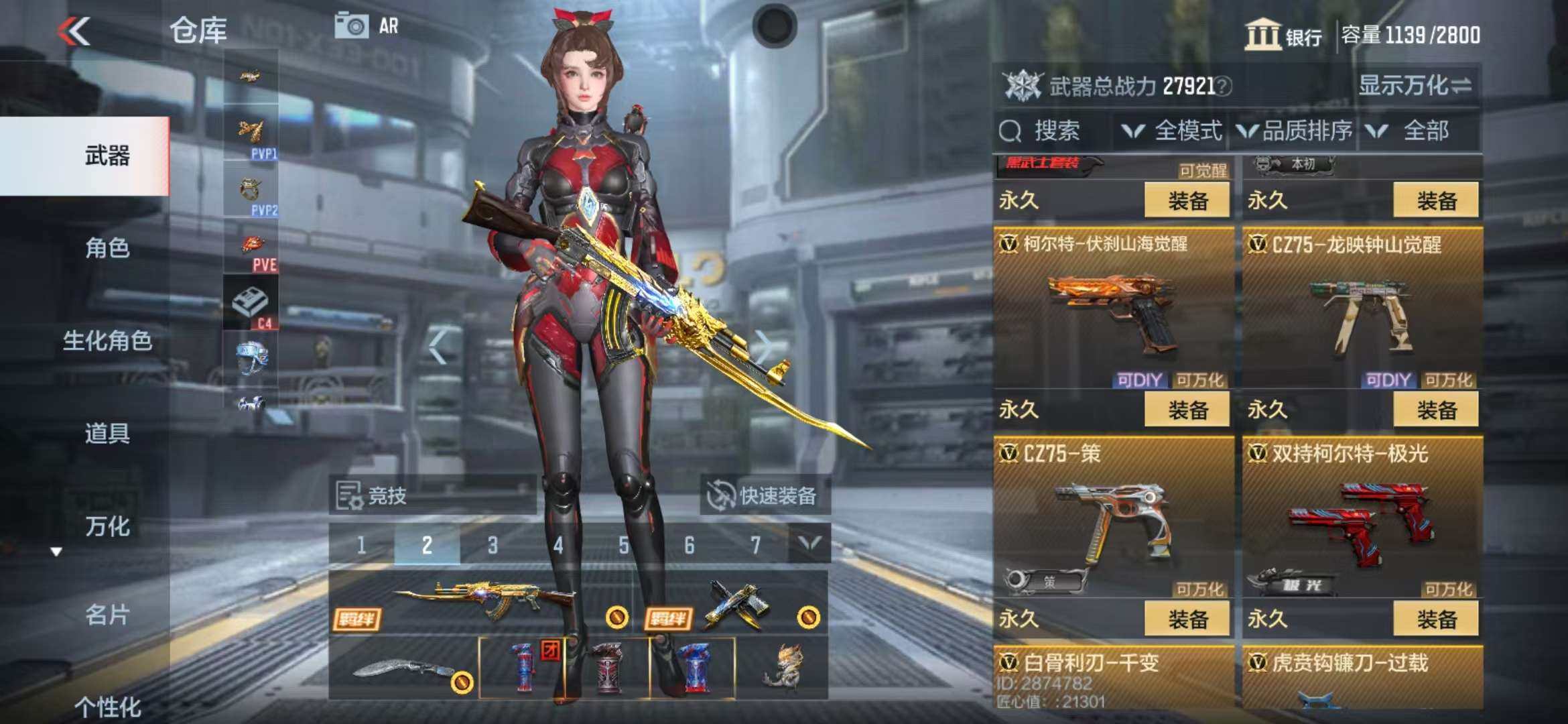Open the 角色 category tab
Viewport: 1568px width, 724px height.
pos(107,248)
